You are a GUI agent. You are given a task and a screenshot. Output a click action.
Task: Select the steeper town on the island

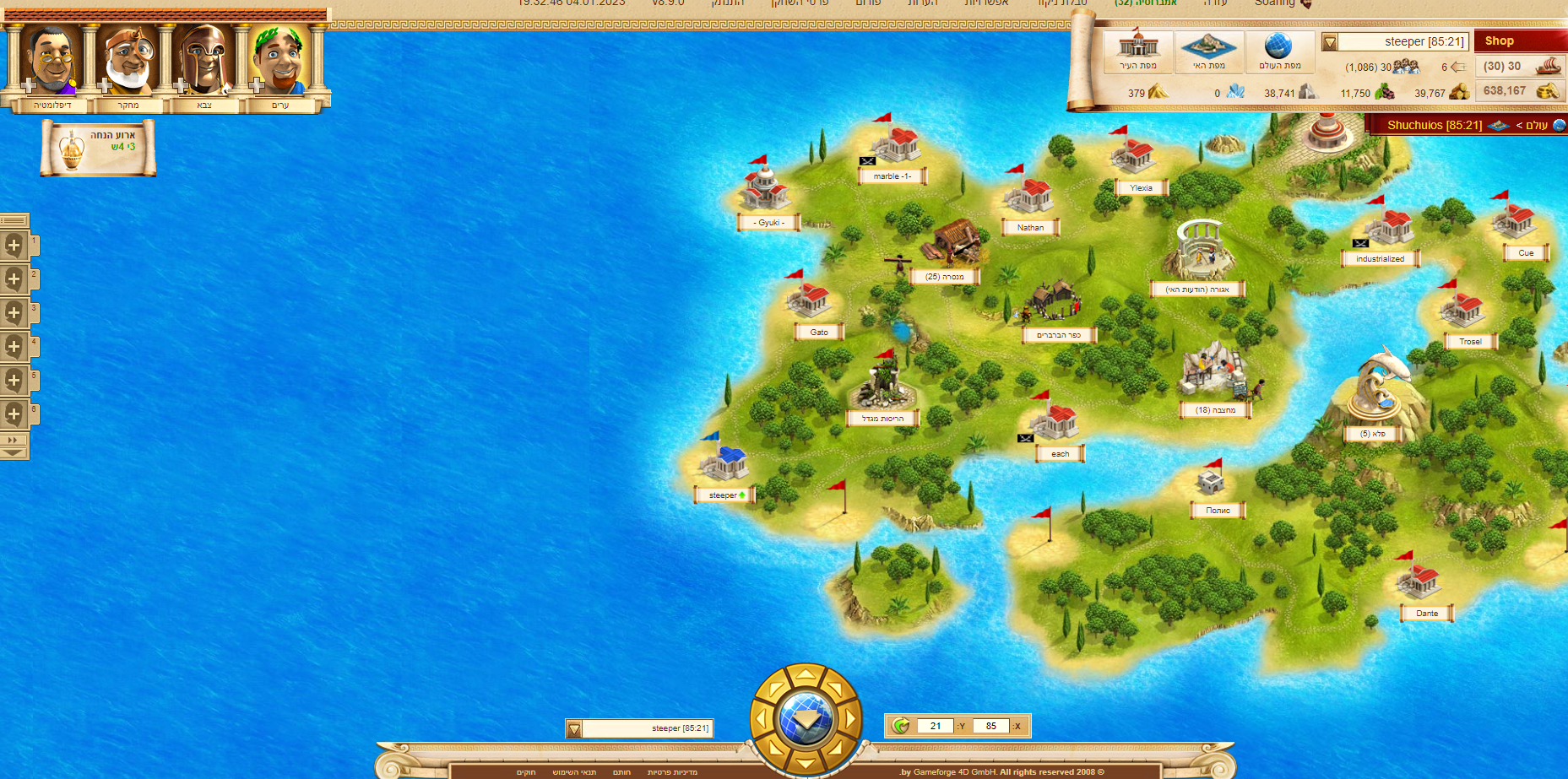click(x=724, y=463)
